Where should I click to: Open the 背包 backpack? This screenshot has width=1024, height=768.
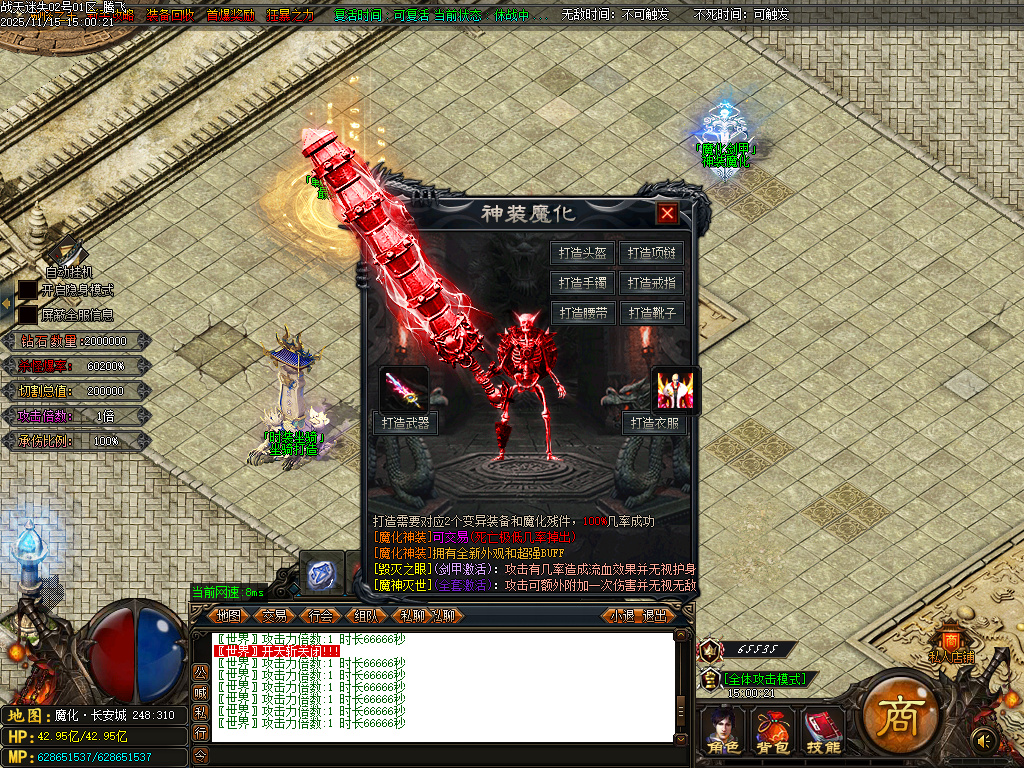[x=771, y=730]
